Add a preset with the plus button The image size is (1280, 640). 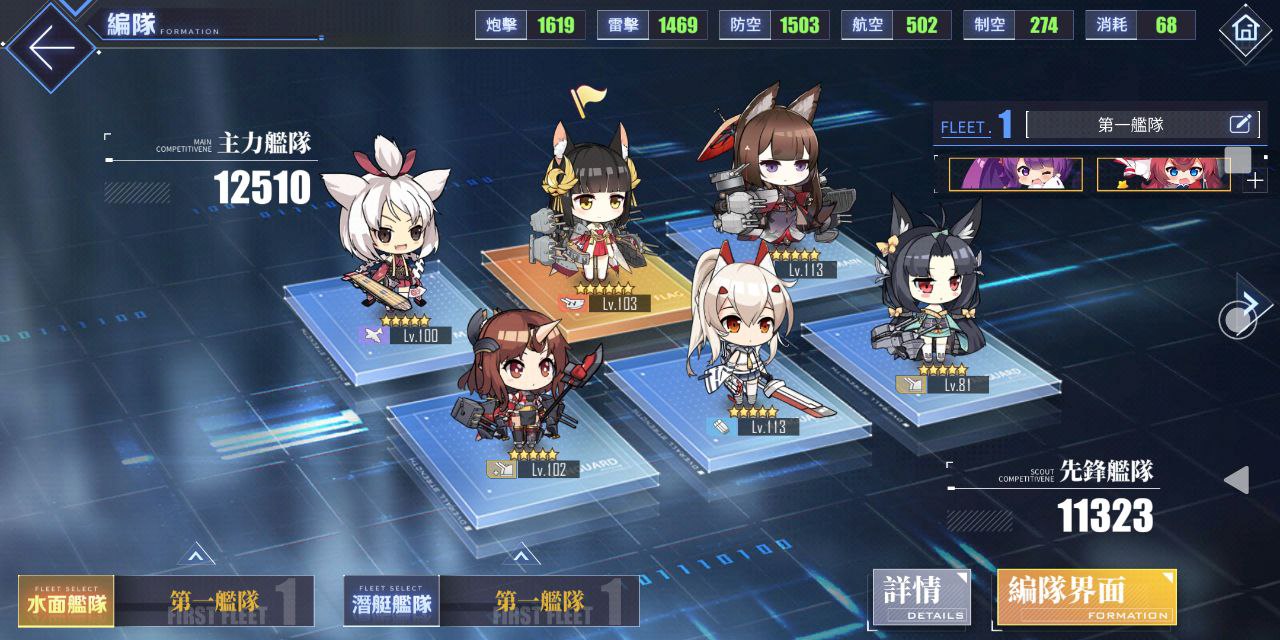pyautogui.click(x=1255, y=182)
